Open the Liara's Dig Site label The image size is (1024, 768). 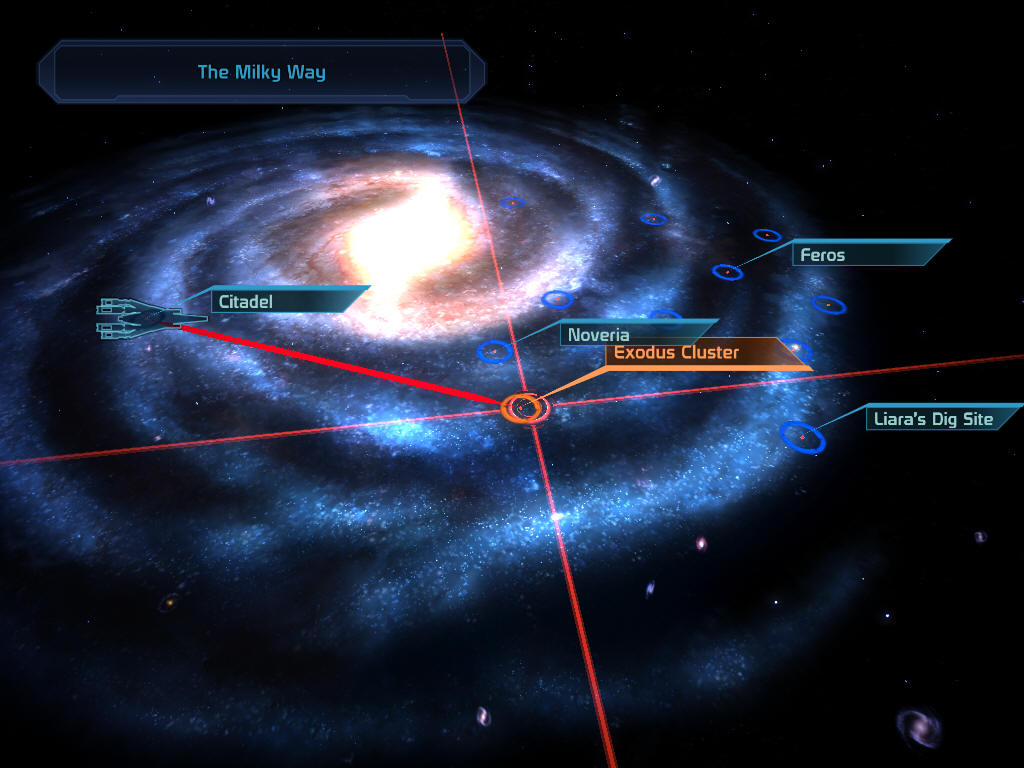(935, 419)
